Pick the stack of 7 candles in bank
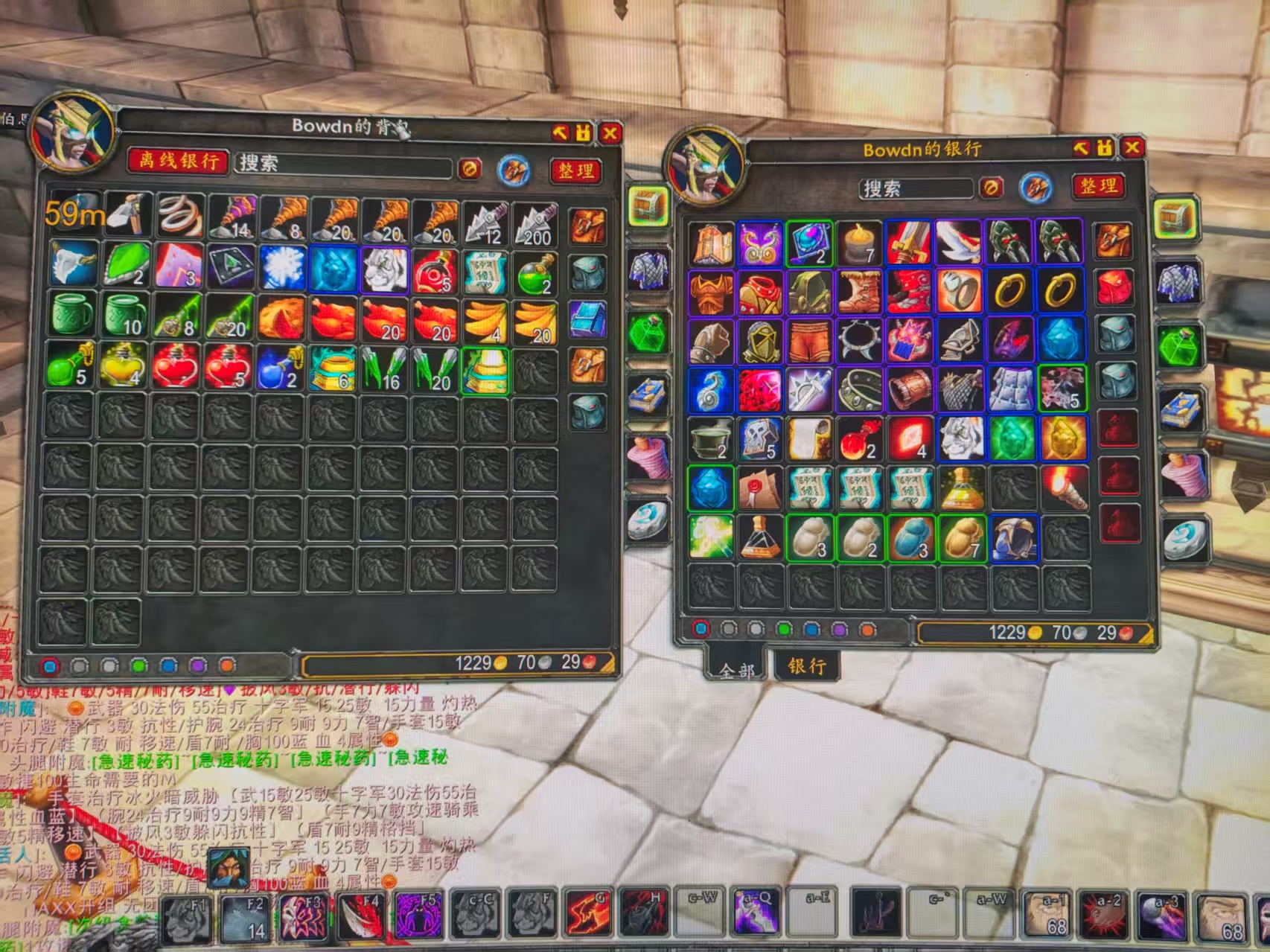The height and width of the screenshot is (952, 1270). click(x=860, y=243)
